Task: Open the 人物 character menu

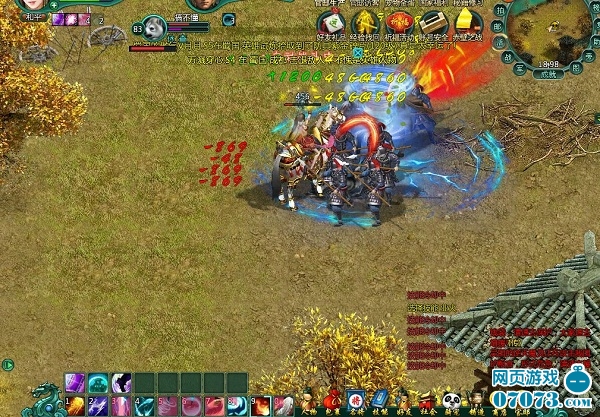Action: pos(308,402)
